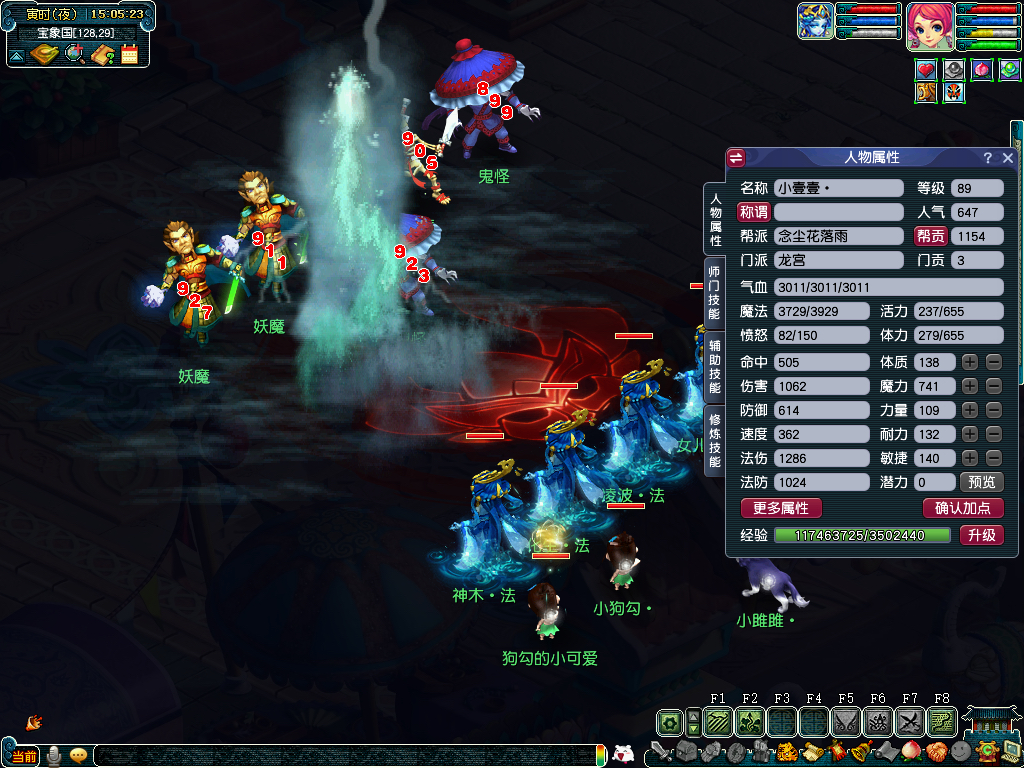
Task: Select the 当前 chat channel button
Action: [24, 754]
